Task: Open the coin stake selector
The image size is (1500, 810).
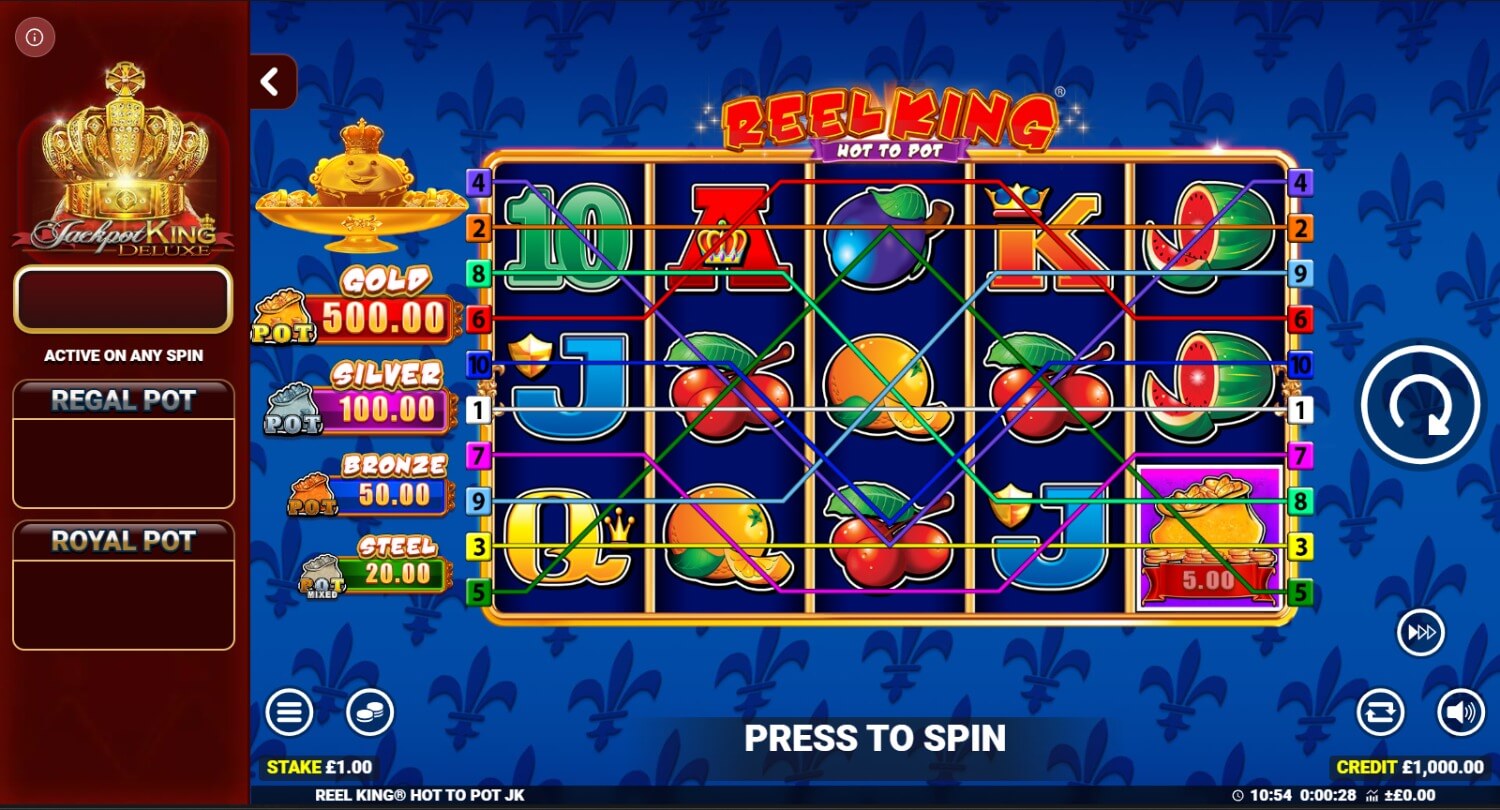Action: 370,713
